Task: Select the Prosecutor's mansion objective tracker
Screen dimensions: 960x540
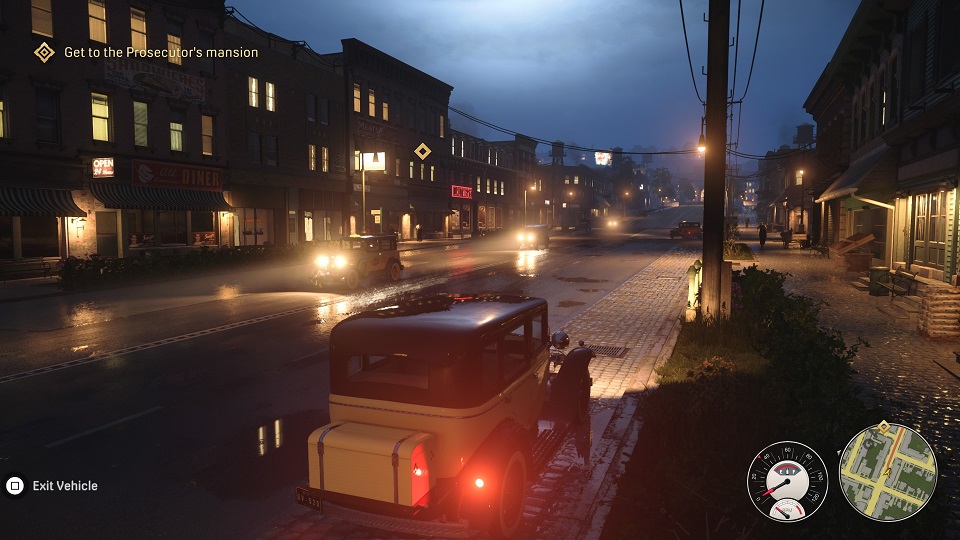Action: [148, 52]
